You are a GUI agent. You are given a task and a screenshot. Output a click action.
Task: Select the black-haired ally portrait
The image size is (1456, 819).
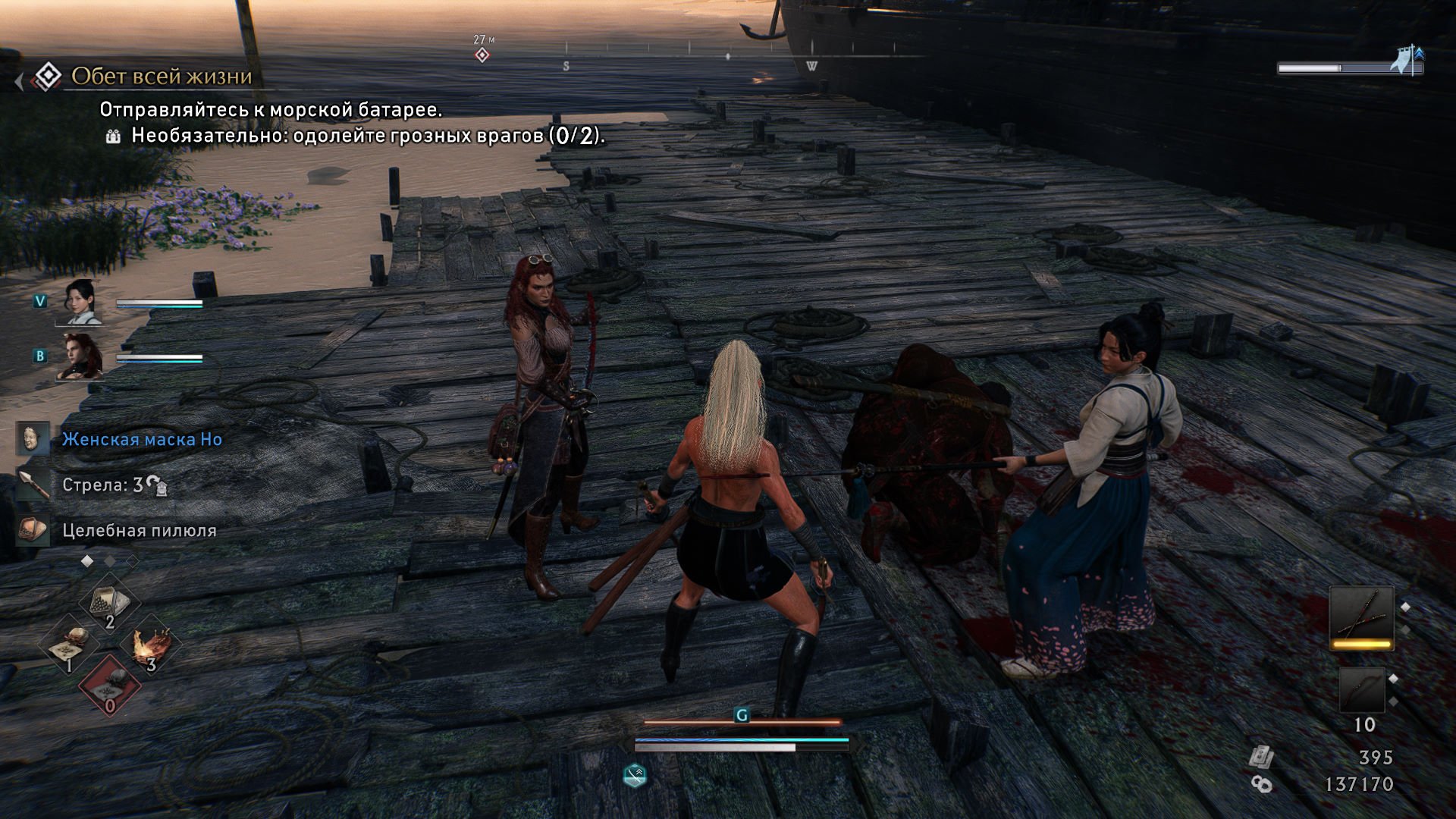[82, 301]
